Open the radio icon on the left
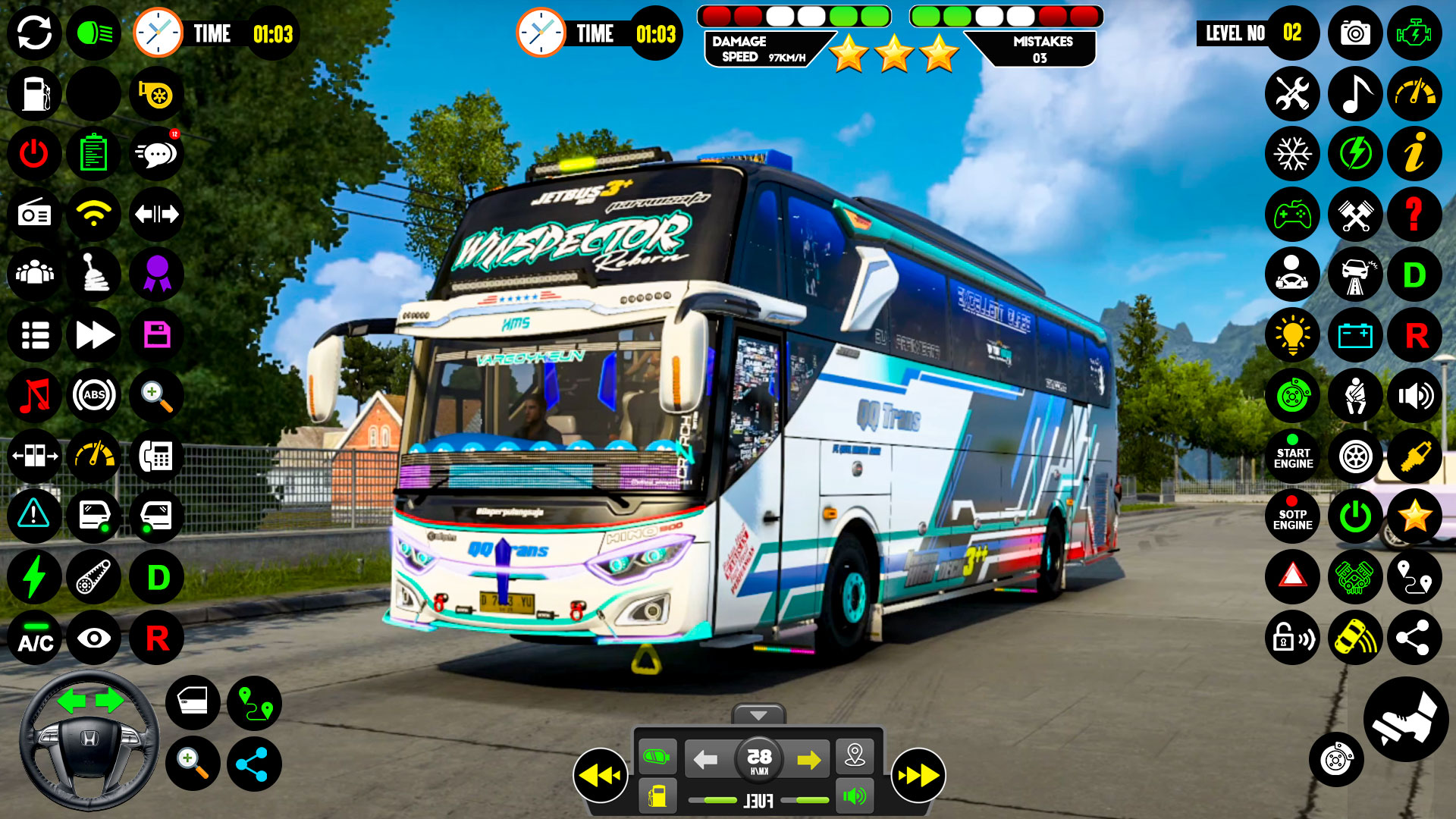This screenshot has height=819, width=1456. click(33, 215)
